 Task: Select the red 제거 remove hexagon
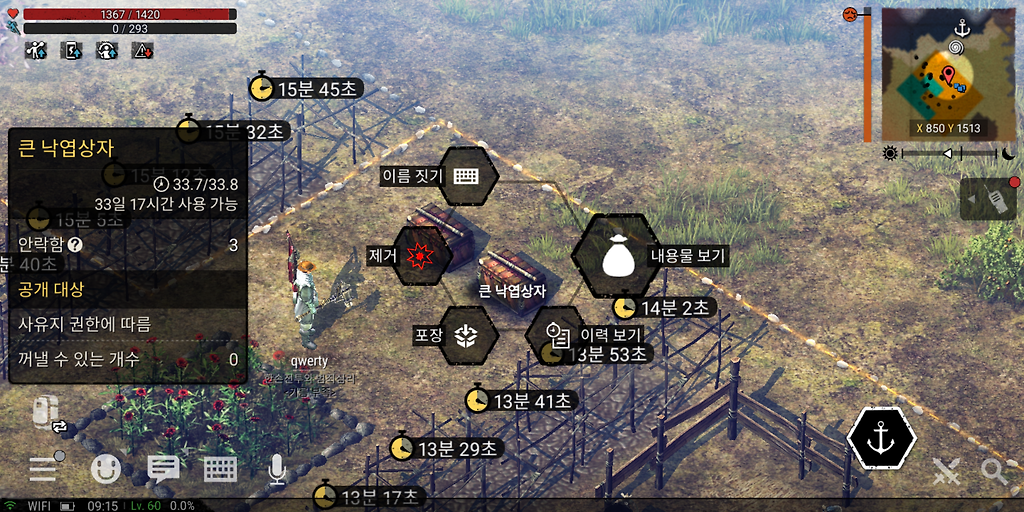[x=423, y=255]
